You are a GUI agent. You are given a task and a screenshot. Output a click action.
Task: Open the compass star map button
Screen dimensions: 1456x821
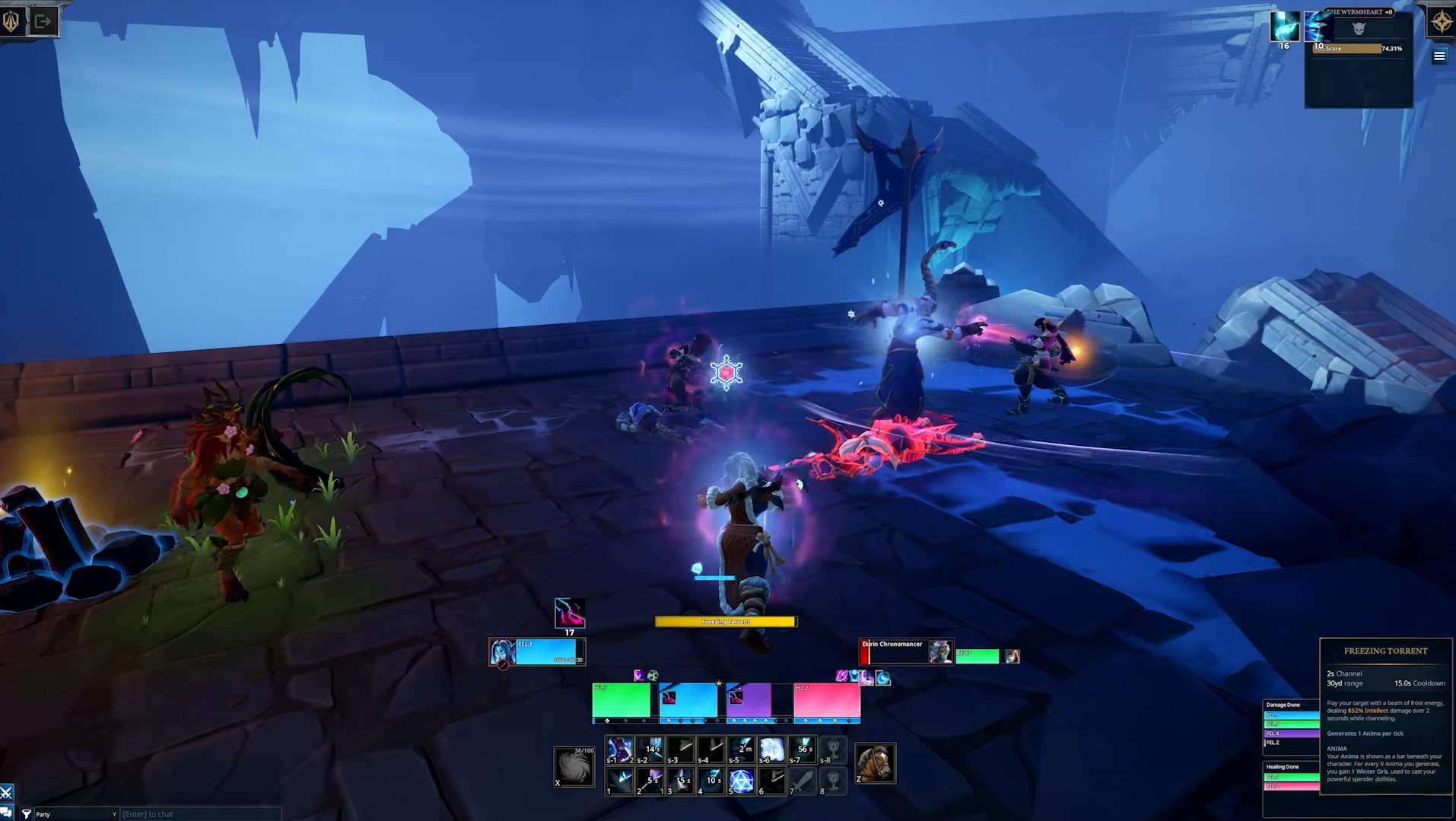pyautogui.click(x=1442, y=22)
